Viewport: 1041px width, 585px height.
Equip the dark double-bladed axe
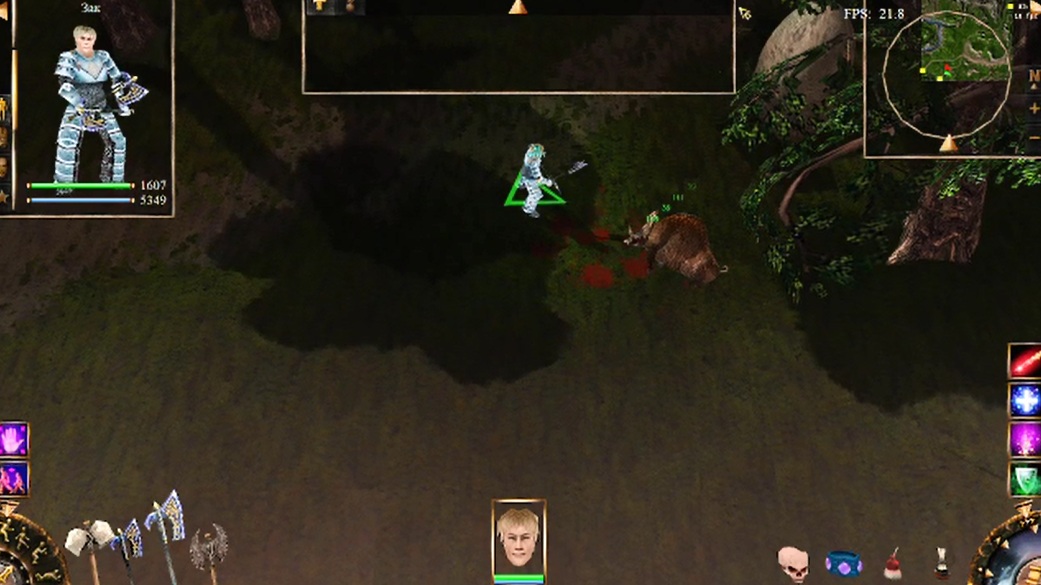209,548
